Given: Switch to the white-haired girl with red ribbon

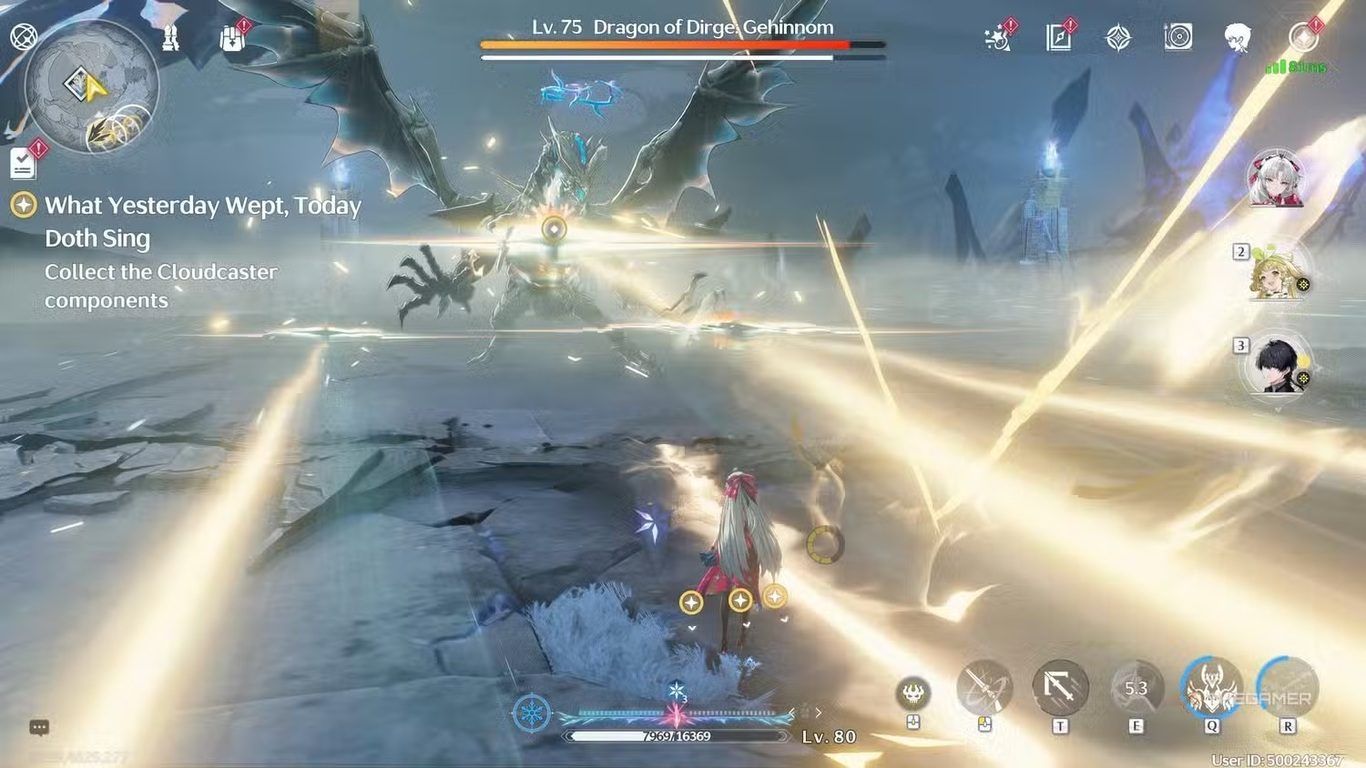Looking at the screenshot, I should click(x=1275, y=179).
